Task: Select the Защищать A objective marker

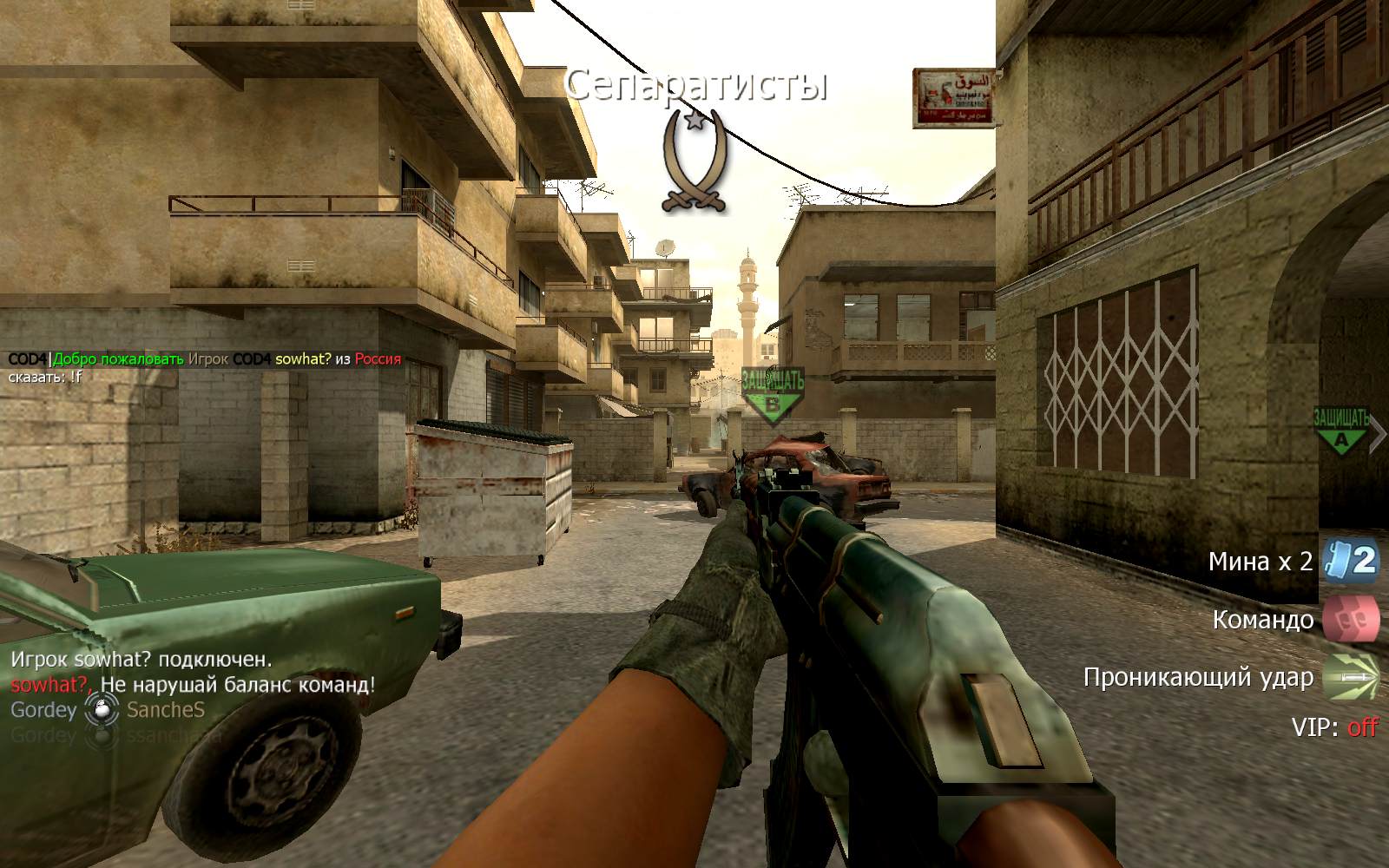Action: point(1341,430)
